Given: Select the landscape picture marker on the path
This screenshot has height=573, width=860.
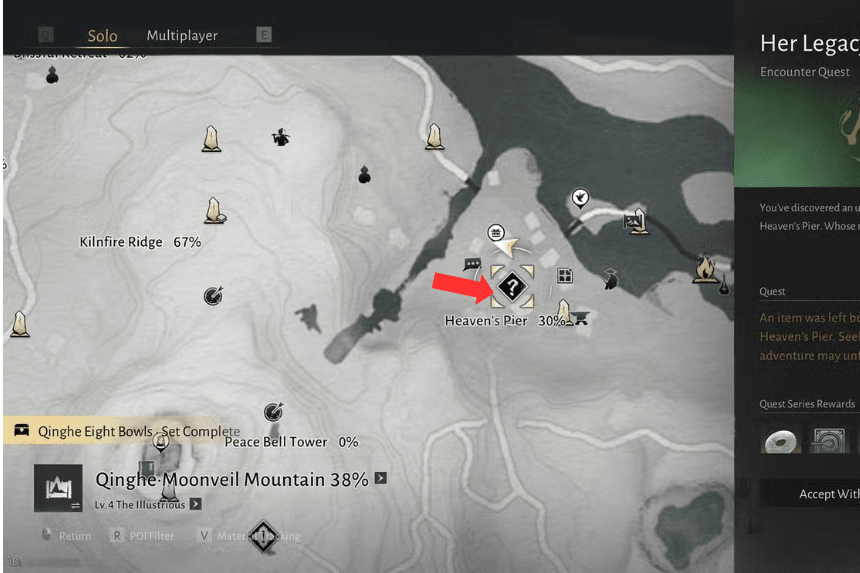Looking at the screenshot, I should pos(632,221).
